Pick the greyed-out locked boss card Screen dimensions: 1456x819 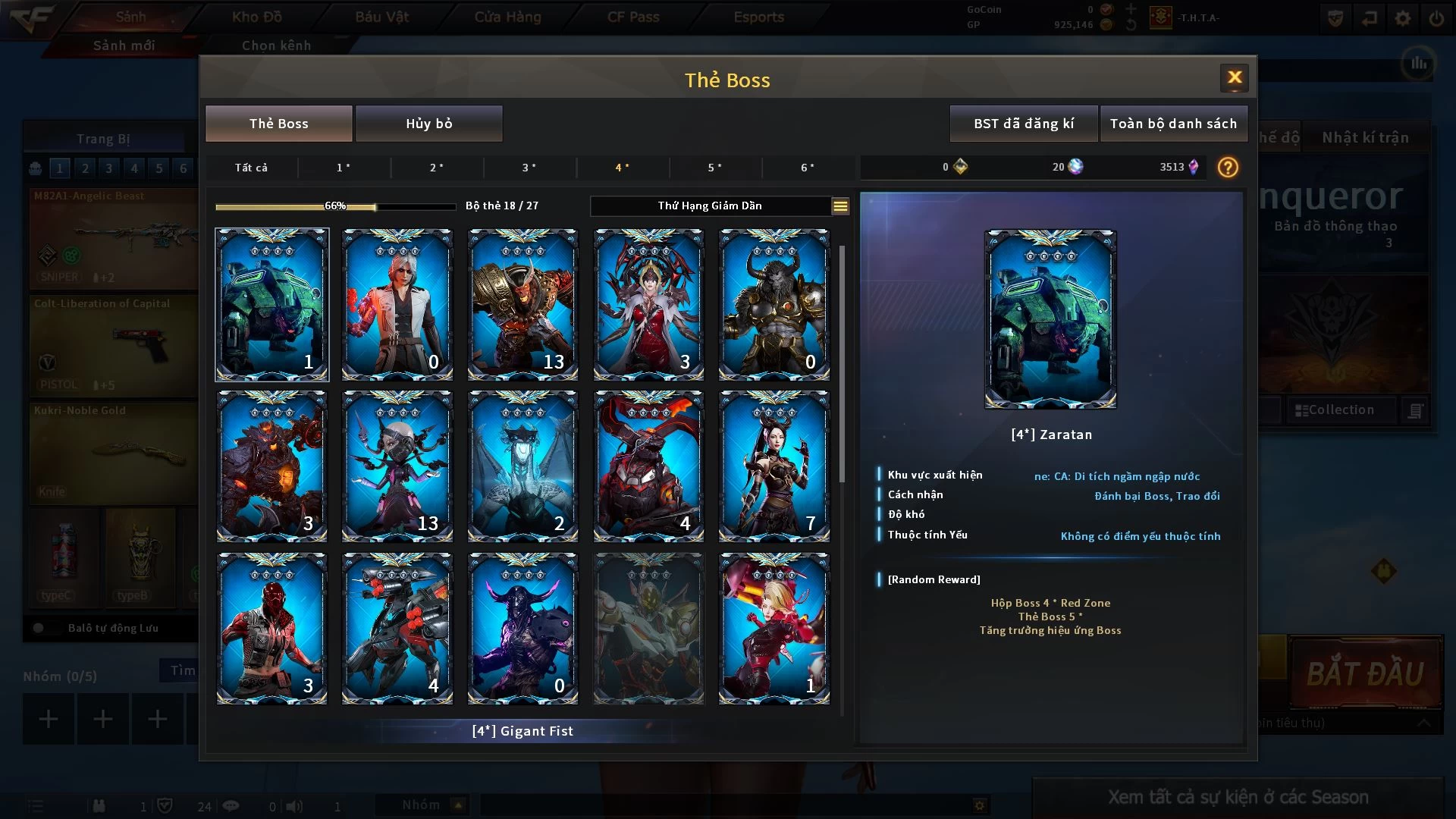click(648, 629)
